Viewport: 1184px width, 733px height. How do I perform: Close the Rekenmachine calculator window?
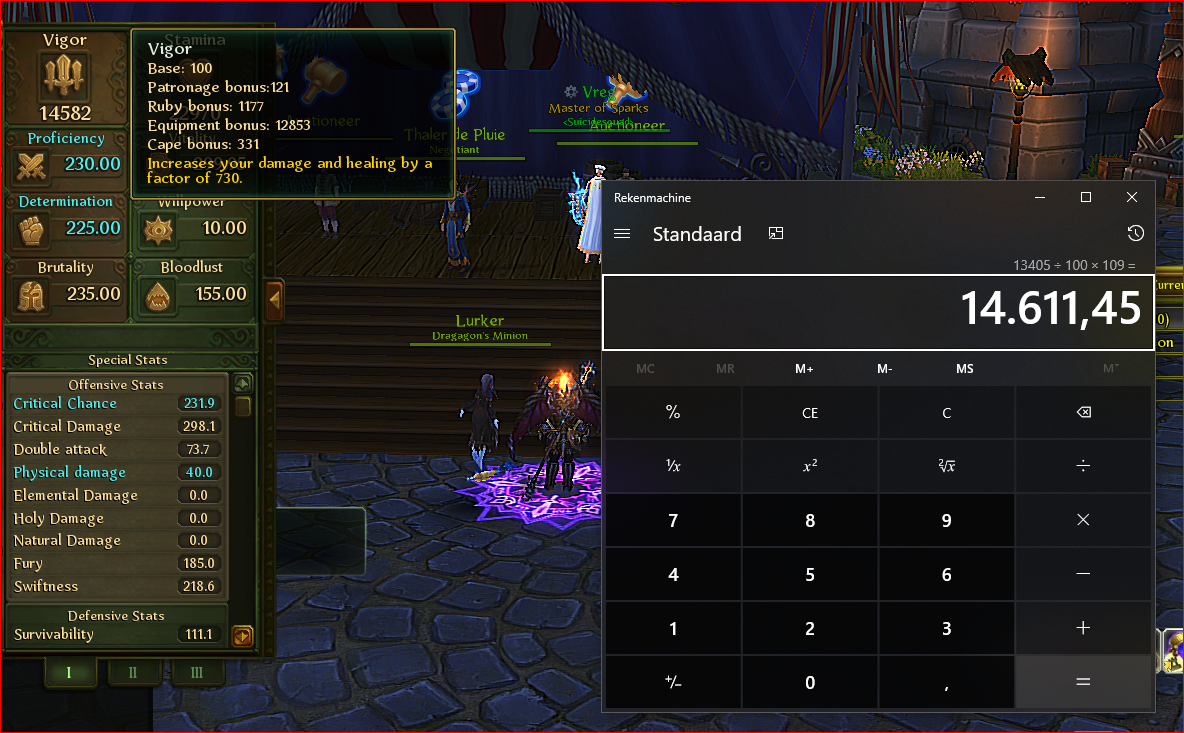1132,198
